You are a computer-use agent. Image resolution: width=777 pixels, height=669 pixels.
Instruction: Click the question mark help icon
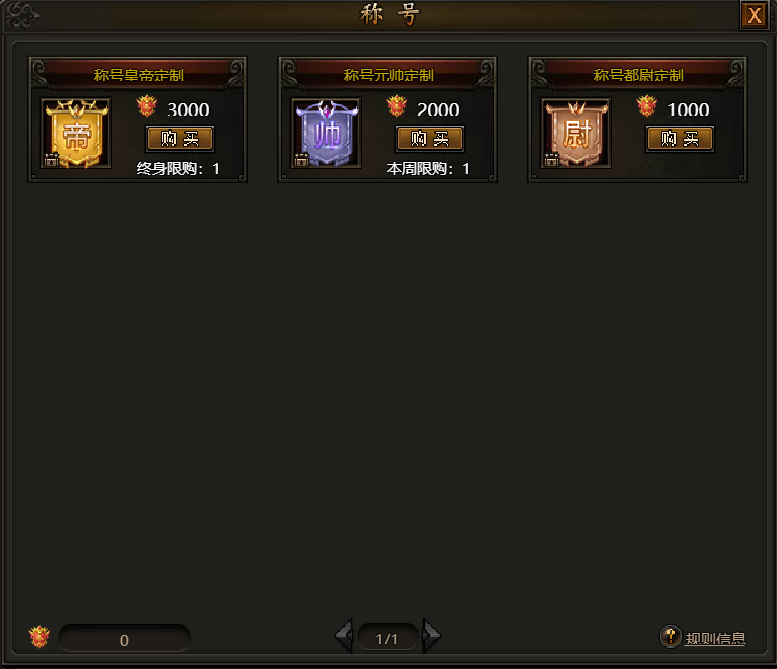pos(671,636)
